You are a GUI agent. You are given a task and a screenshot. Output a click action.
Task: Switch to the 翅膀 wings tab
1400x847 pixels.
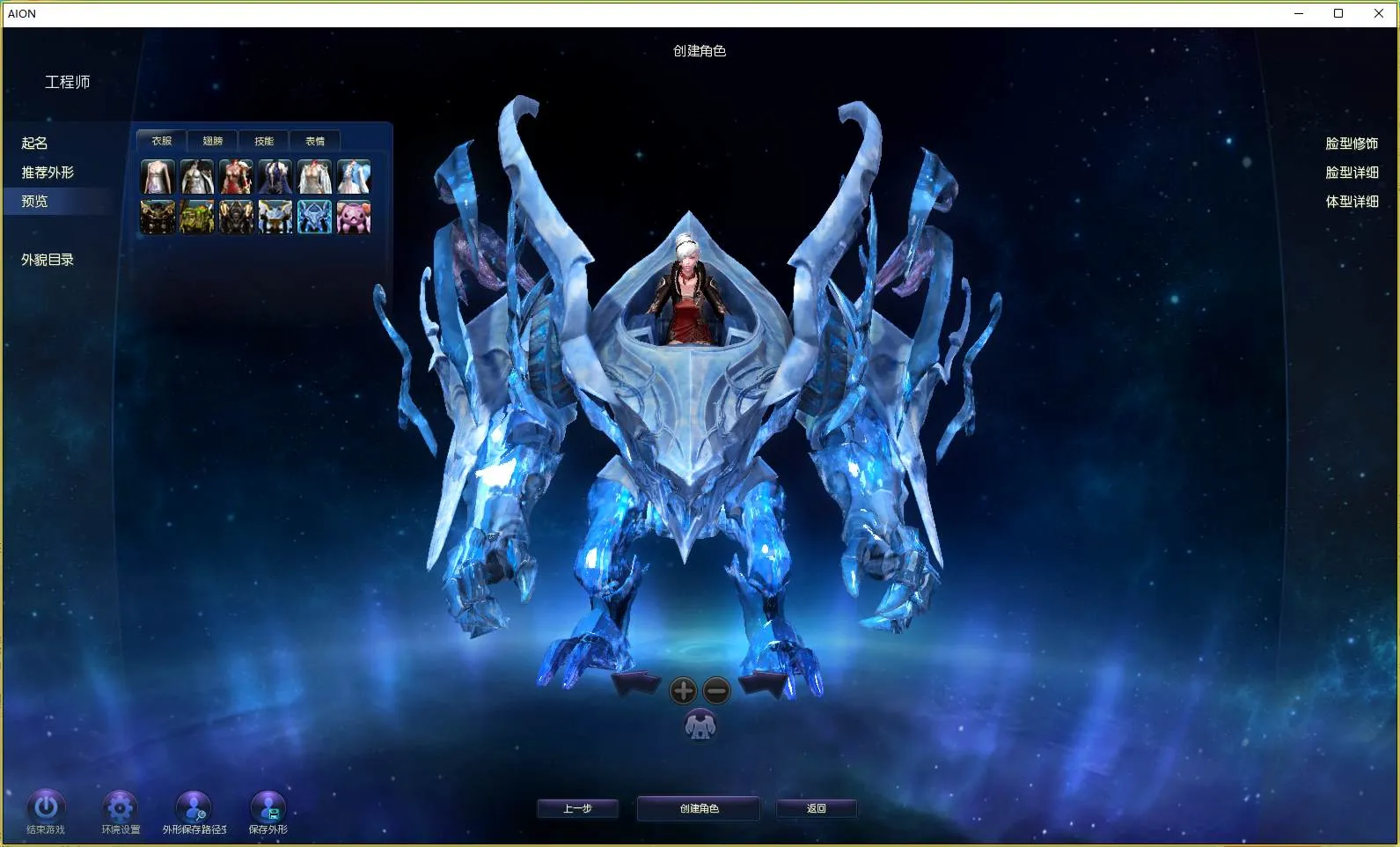click(213, 141)
